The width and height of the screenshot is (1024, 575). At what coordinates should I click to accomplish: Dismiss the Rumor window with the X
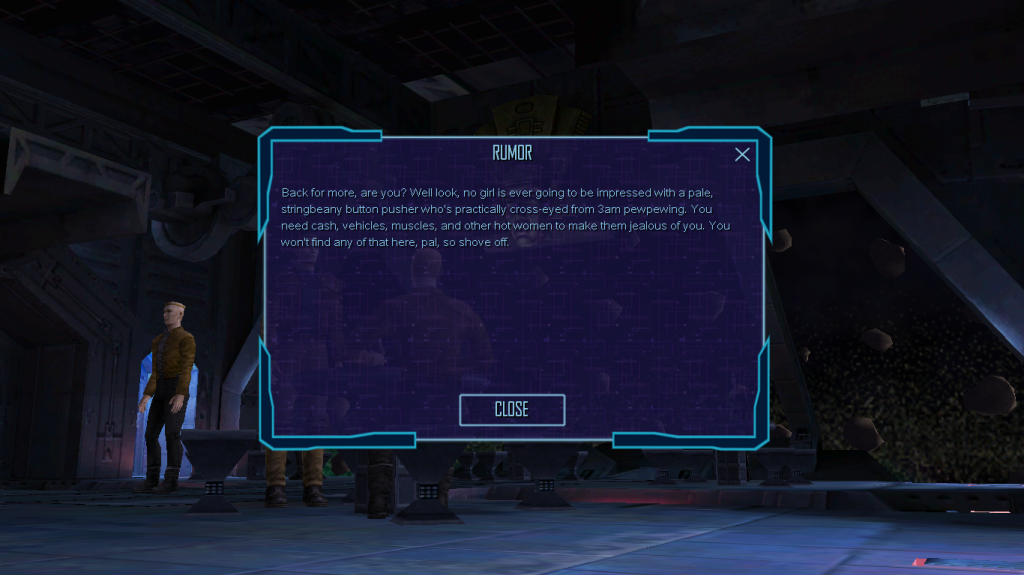[x=742, y=154]
